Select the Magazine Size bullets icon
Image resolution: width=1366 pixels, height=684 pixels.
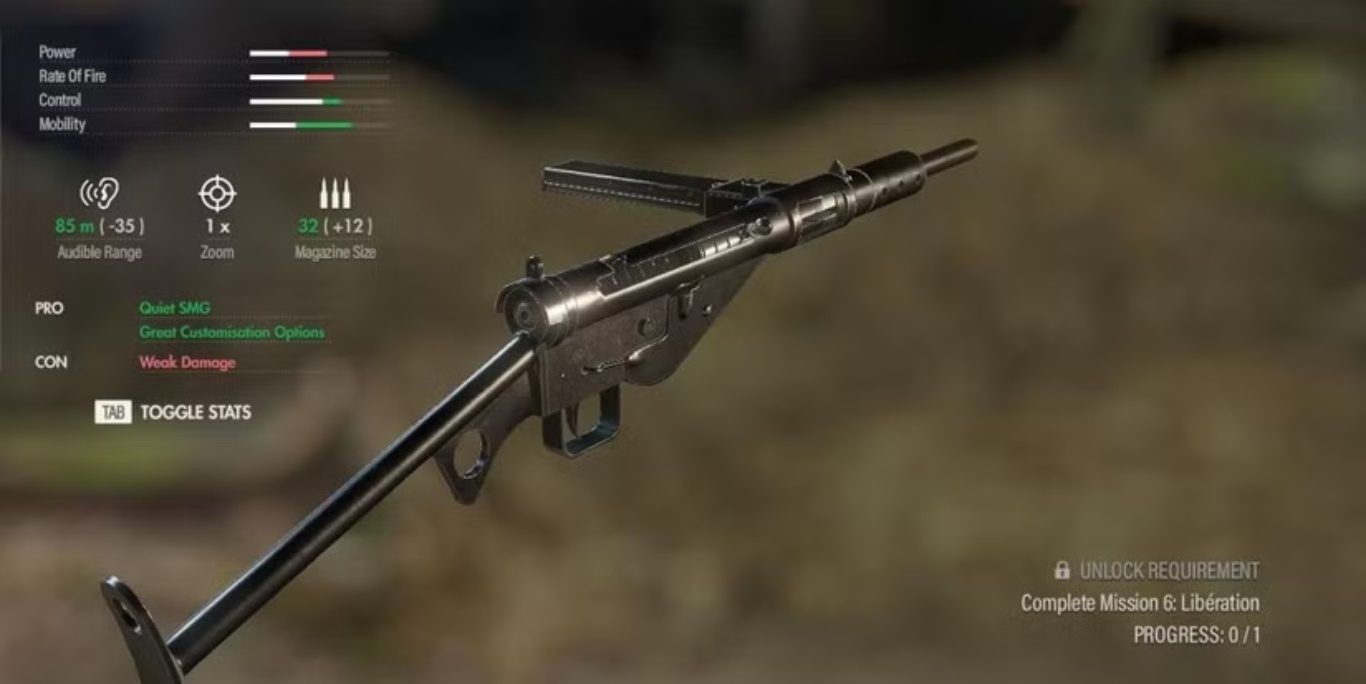[334, 193]
